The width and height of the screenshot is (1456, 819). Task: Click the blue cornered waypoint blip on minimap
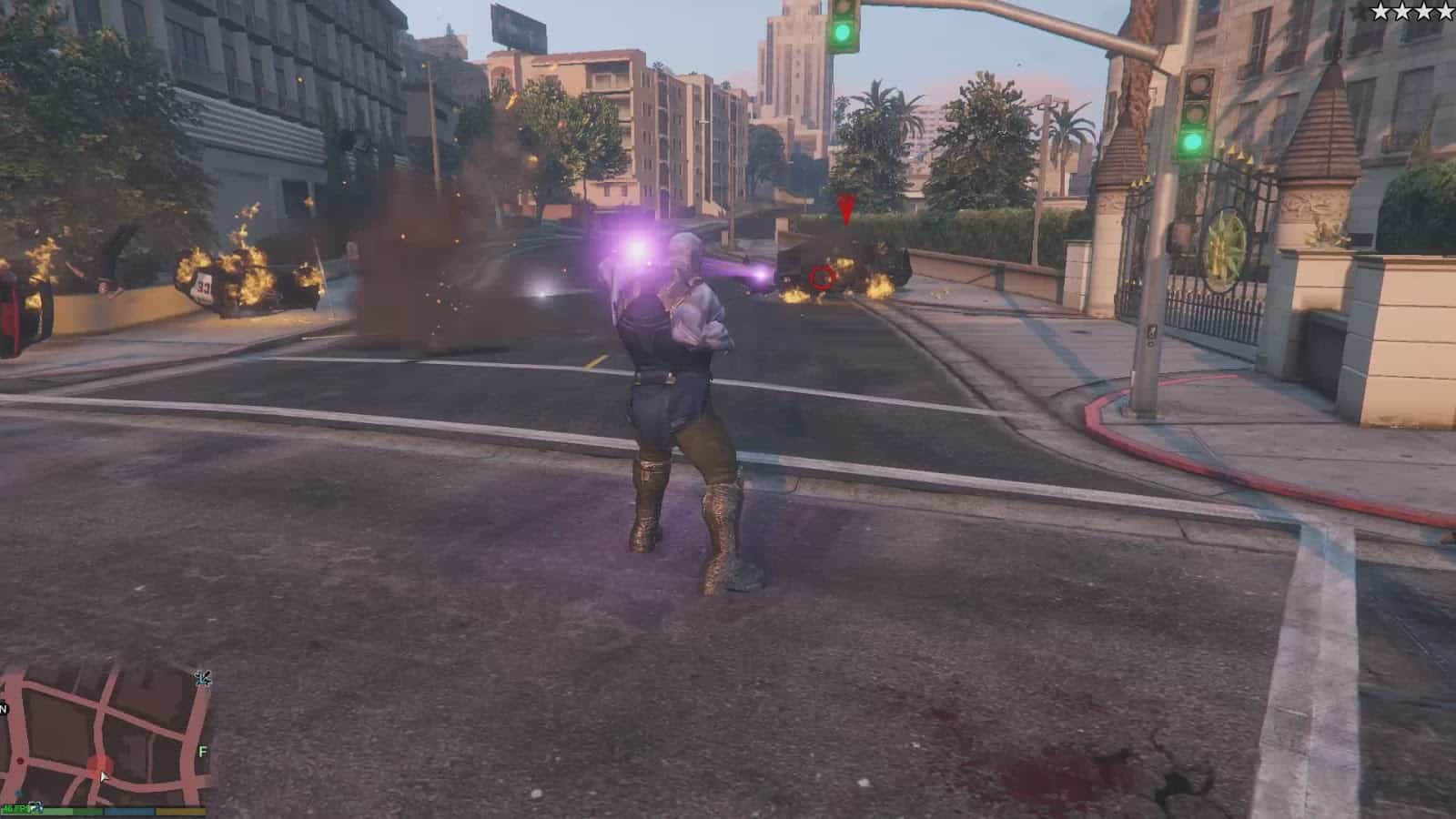19,793
